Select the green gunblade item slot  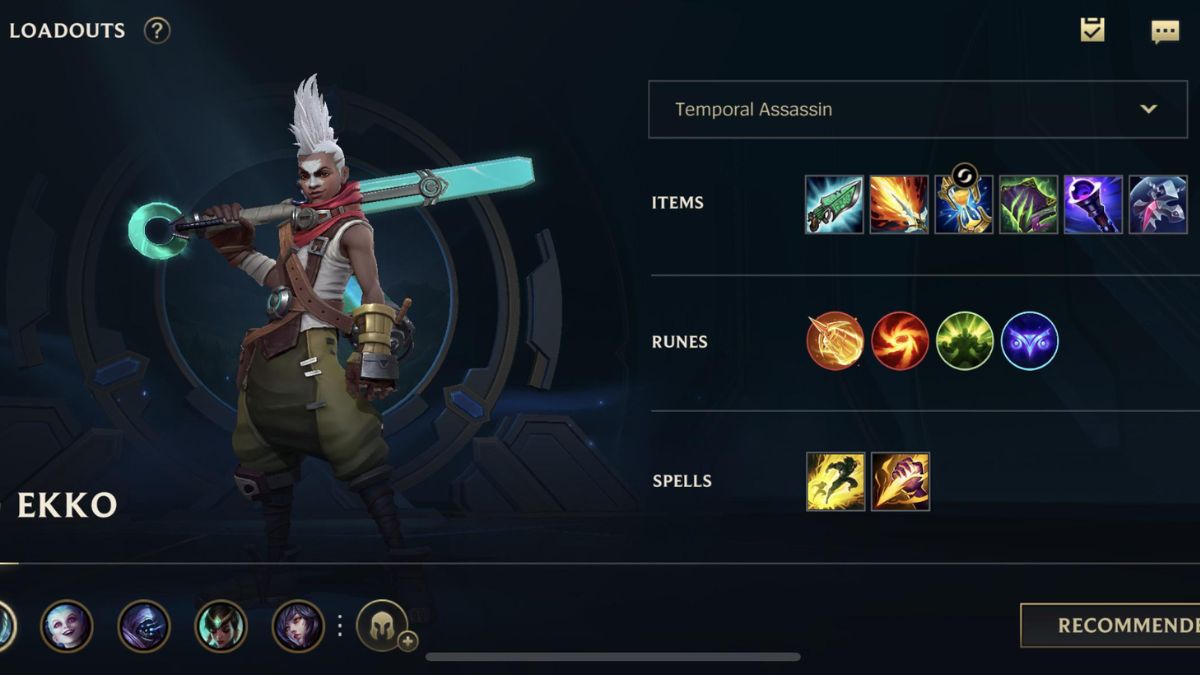coord(834,204)
